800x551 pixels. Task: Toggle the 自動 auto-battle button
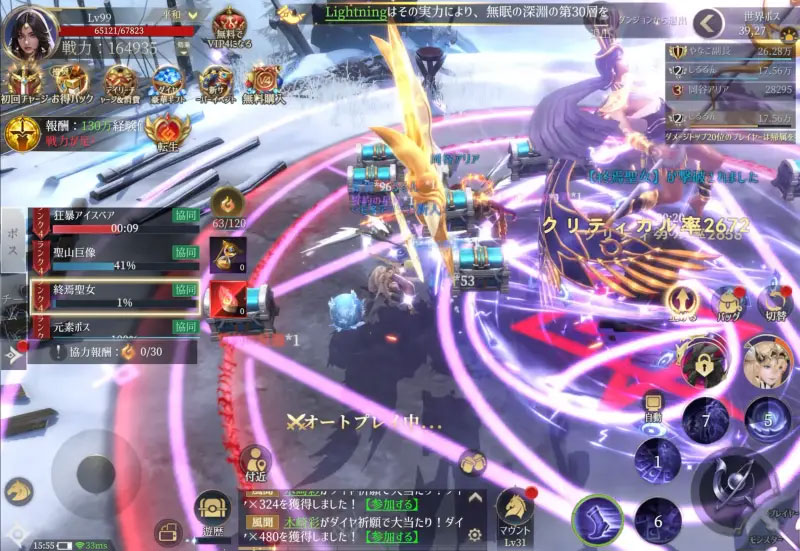[x=653, y=404]
